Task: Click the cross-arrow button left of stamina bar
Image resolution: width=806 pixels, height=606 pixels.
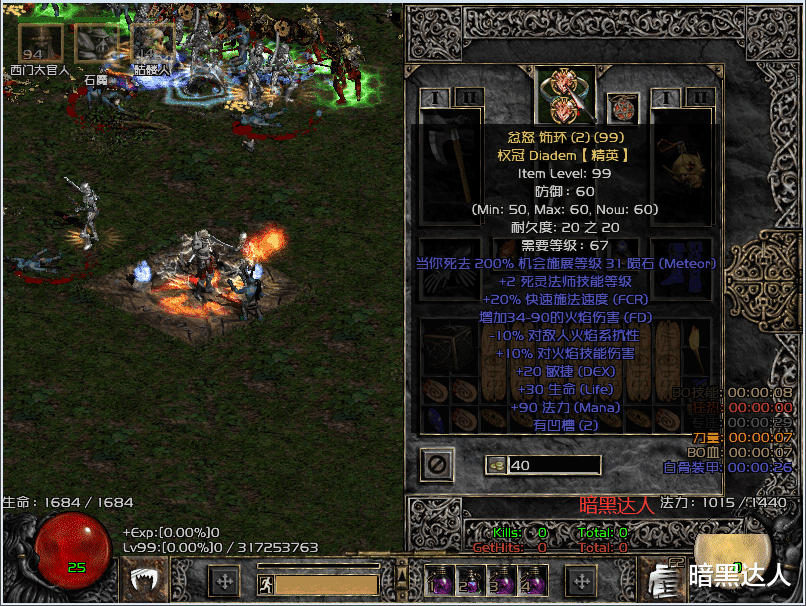Action: (x=224, y=580)
